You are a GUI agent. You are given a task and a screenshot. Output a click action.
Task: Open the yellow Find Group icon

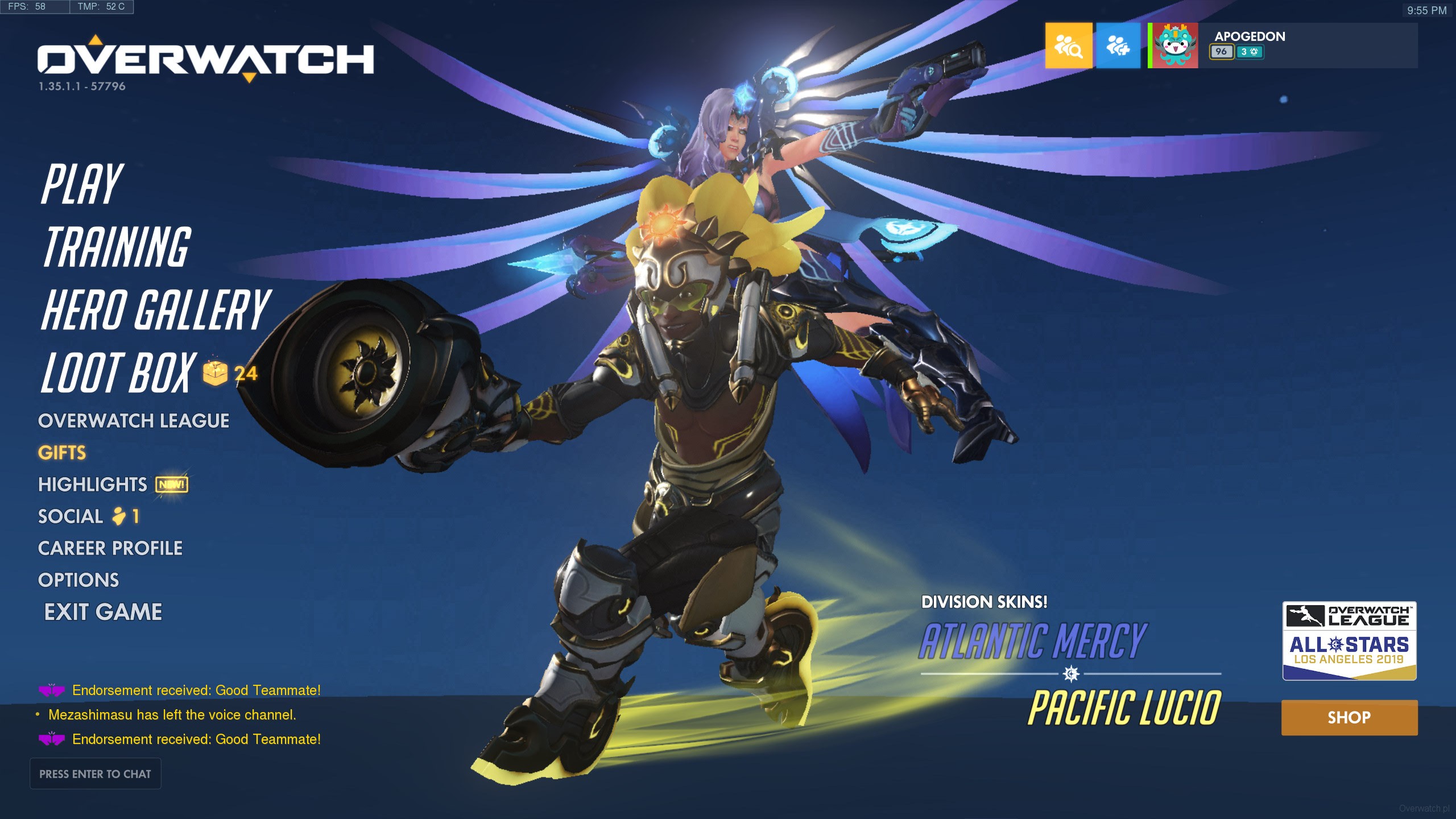[x=1068, y=45]
